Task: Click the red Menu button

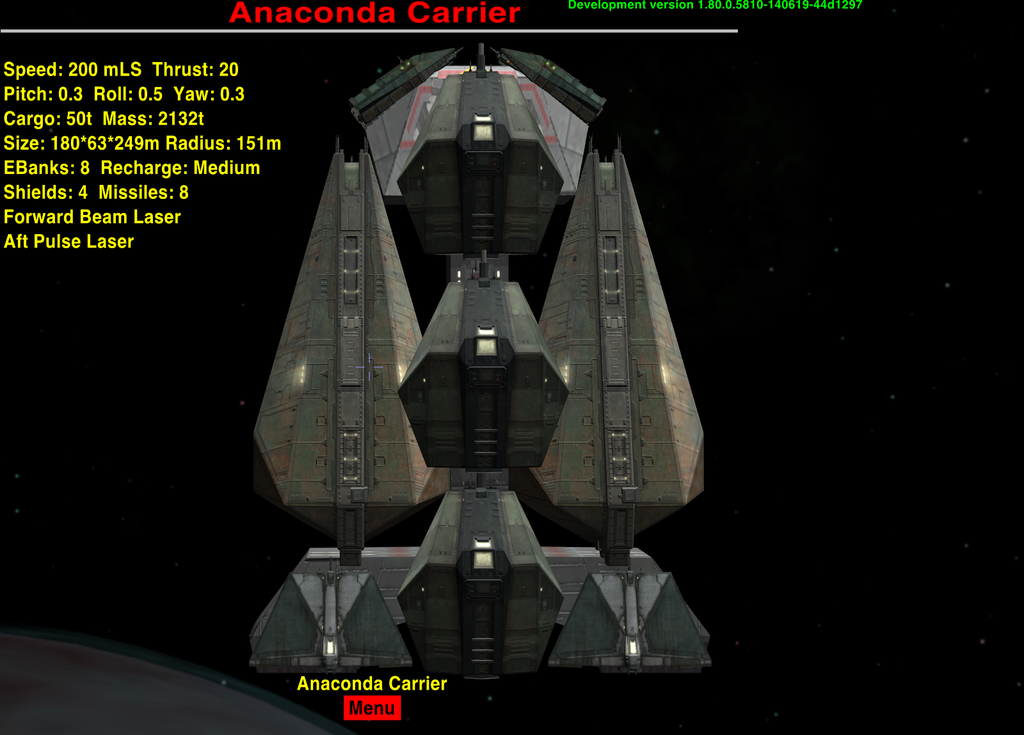Action: (x=372, y=709)
